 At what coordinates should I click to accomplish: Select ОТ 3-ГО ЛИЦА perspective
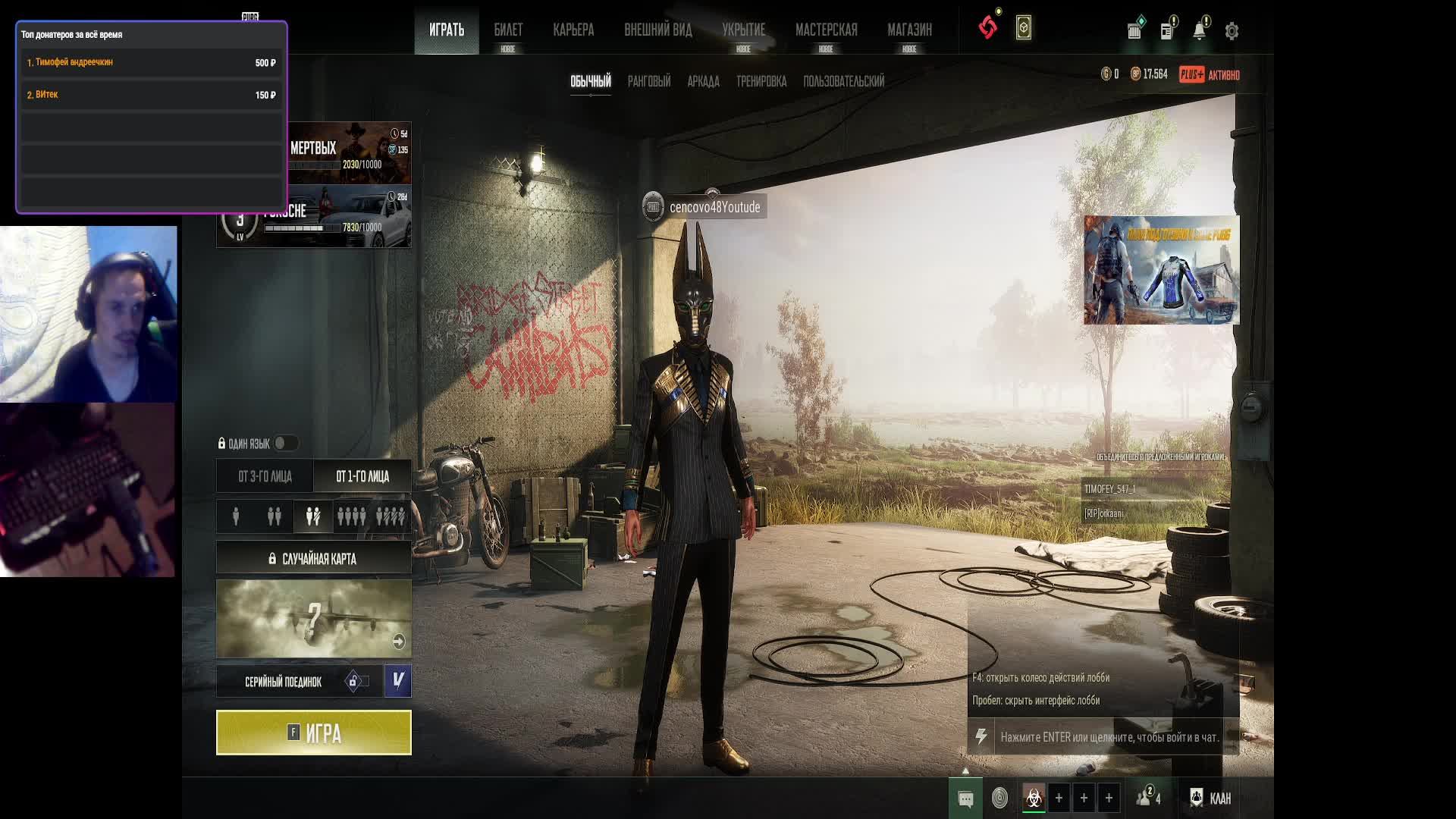click(265, 476)
